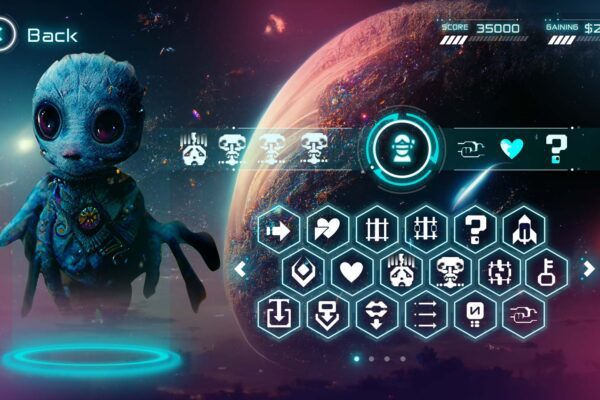Select the cyan heart in the top bar

click(x=511, y=150)
